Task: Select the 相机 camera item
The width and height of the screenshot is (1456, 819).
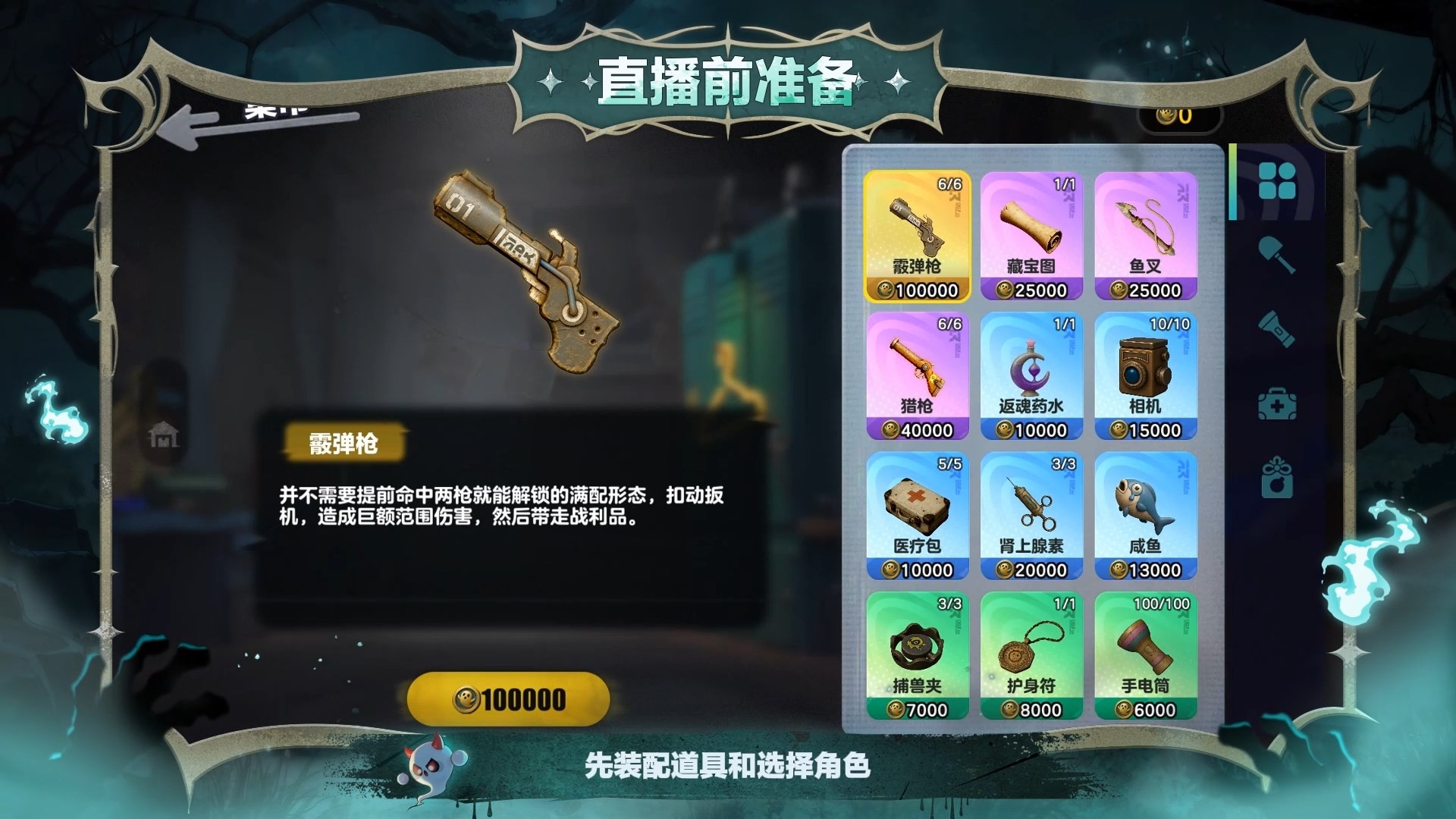Action: tap(1147, 372)
